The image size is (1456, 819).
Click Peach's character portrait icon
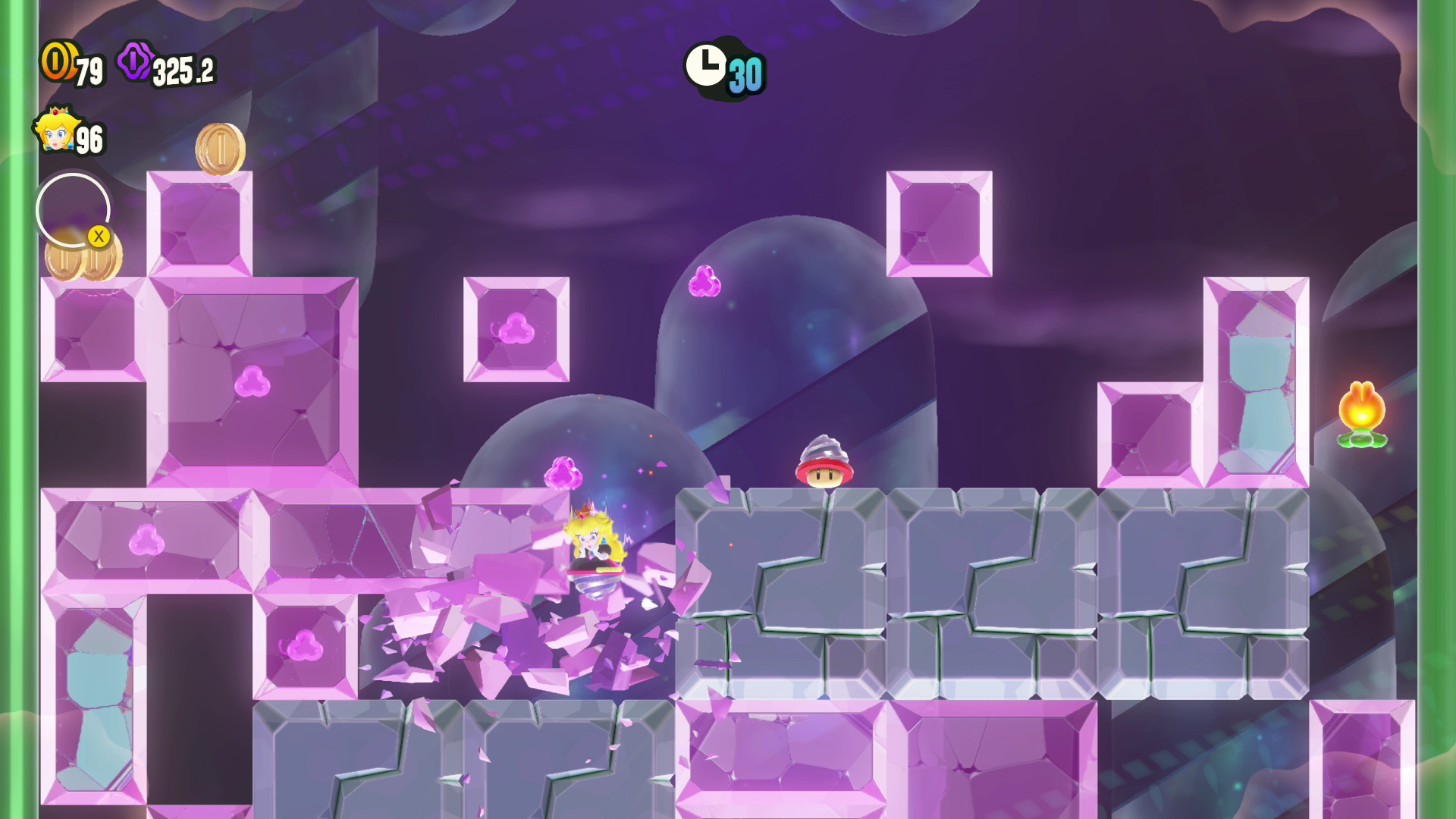tap(55, 130)
